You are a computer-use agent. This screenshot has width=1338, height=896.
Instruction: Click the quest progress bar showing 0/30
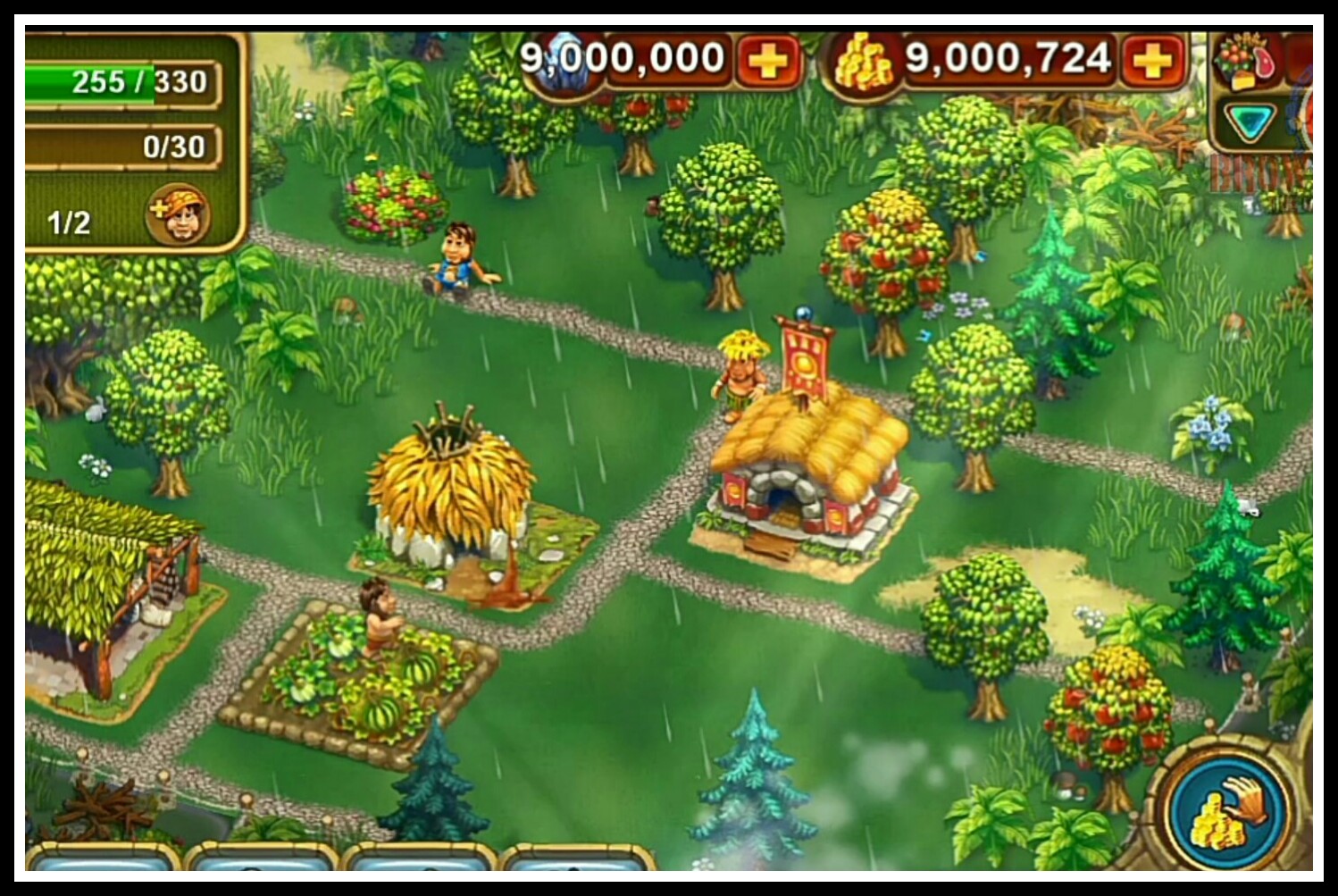(125, 144)
